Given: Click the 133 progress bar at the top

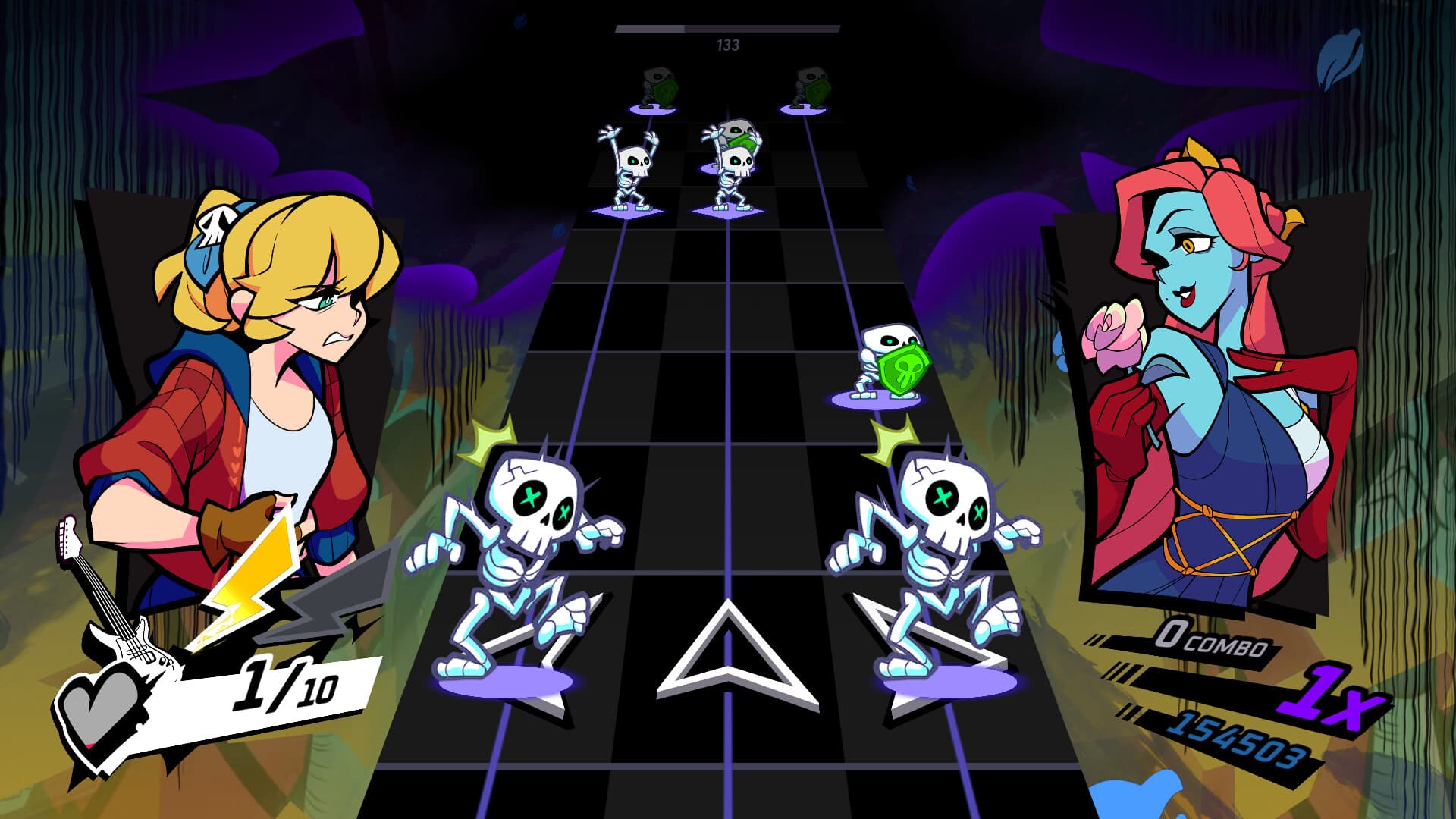Looking at the screenshot, I should (x=726, y=32).
